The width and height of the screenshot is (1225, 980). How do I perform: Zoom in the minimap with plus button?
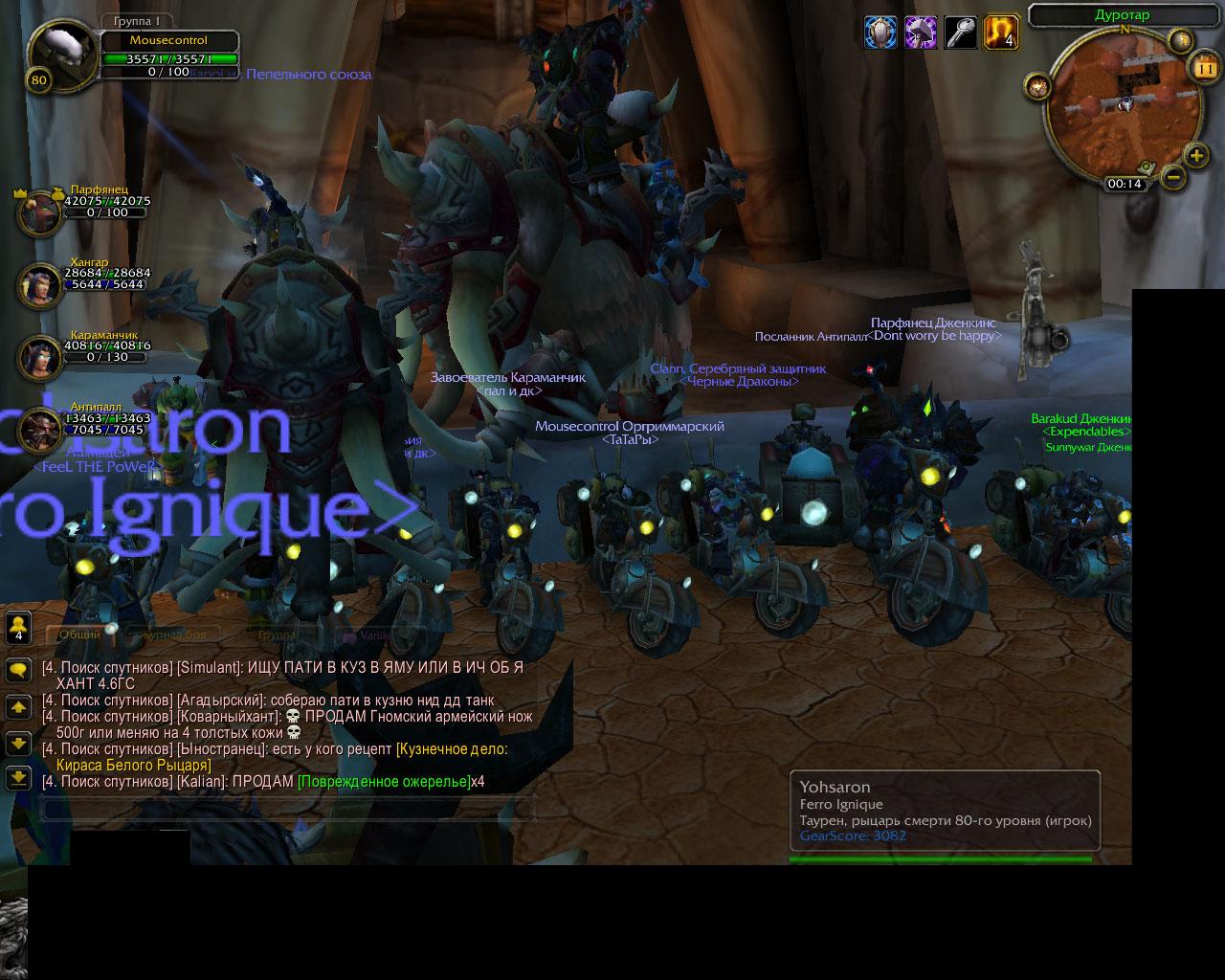1196,154
